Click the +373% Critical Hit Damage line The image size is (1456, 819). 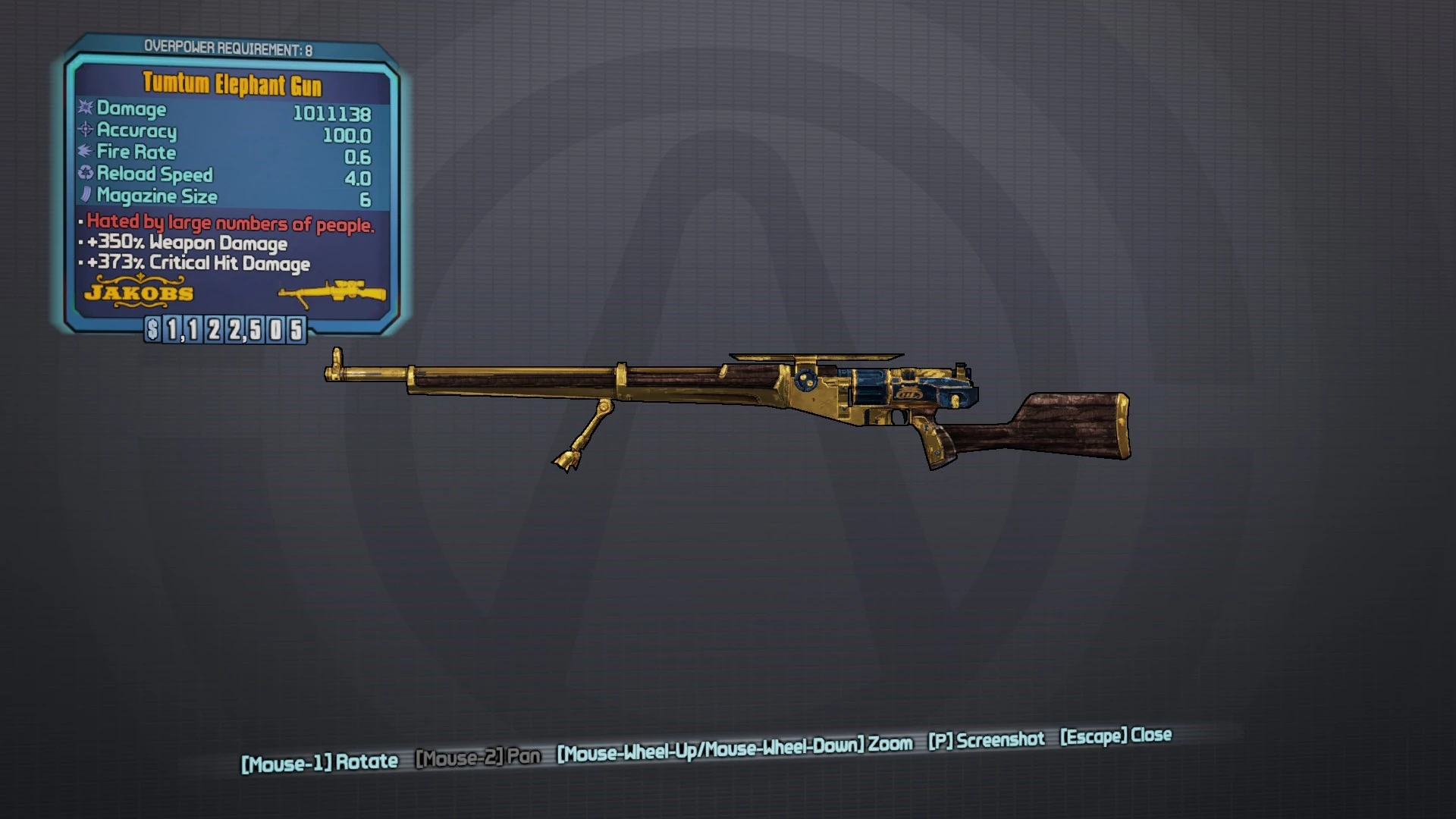click(x=196, y=264)
